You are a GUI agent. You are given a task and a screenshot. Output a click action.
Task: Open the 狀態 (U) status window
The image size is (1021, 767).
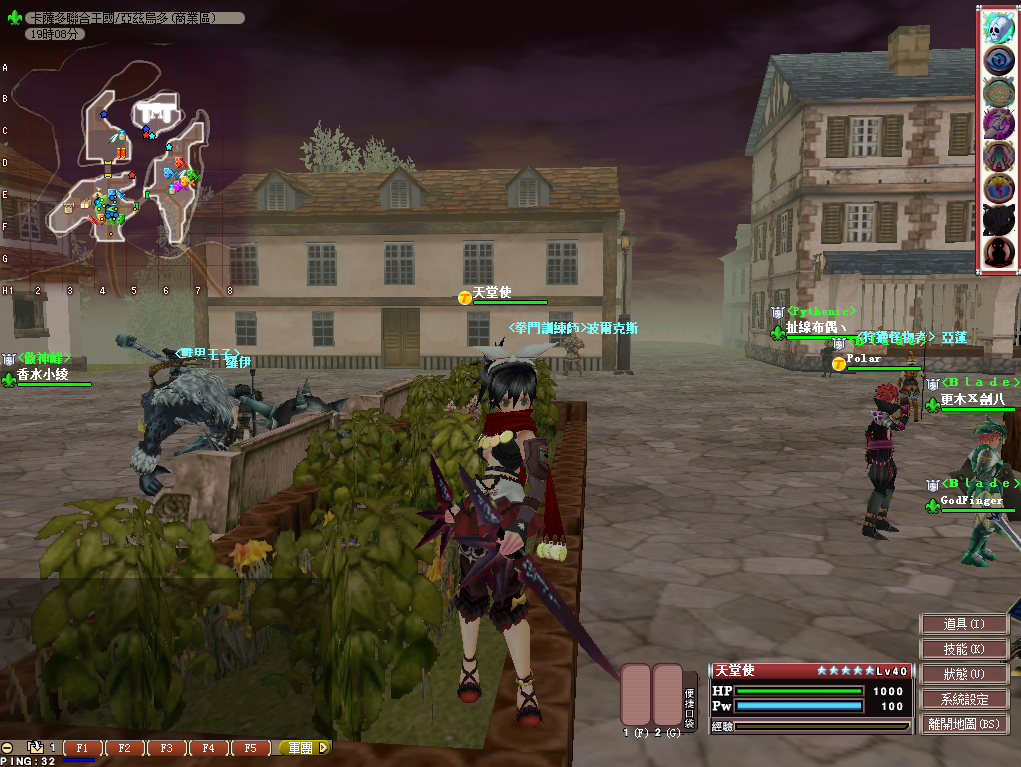964,674
